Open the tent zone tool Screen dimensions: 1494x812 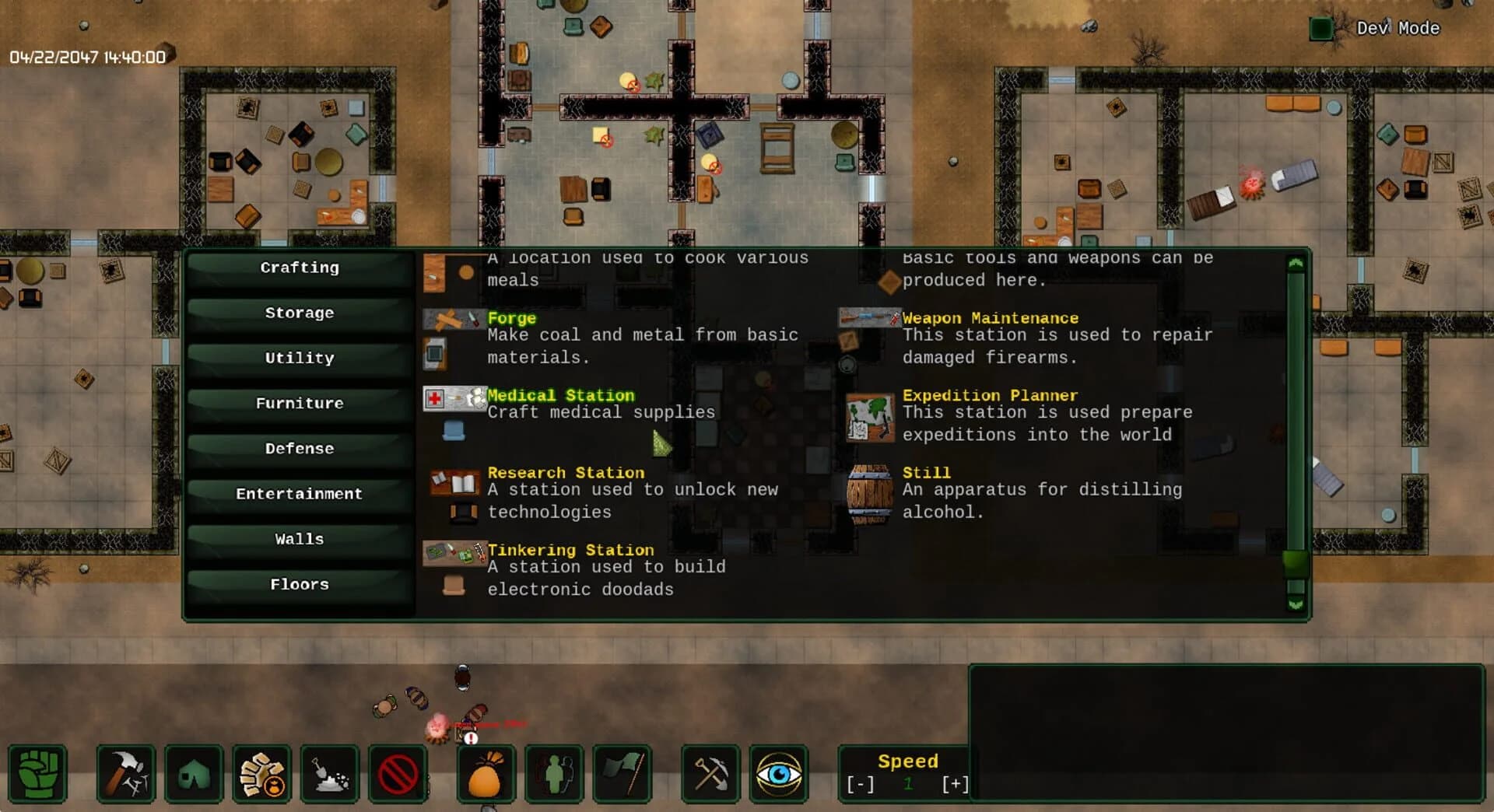click(x=193, y=774)
